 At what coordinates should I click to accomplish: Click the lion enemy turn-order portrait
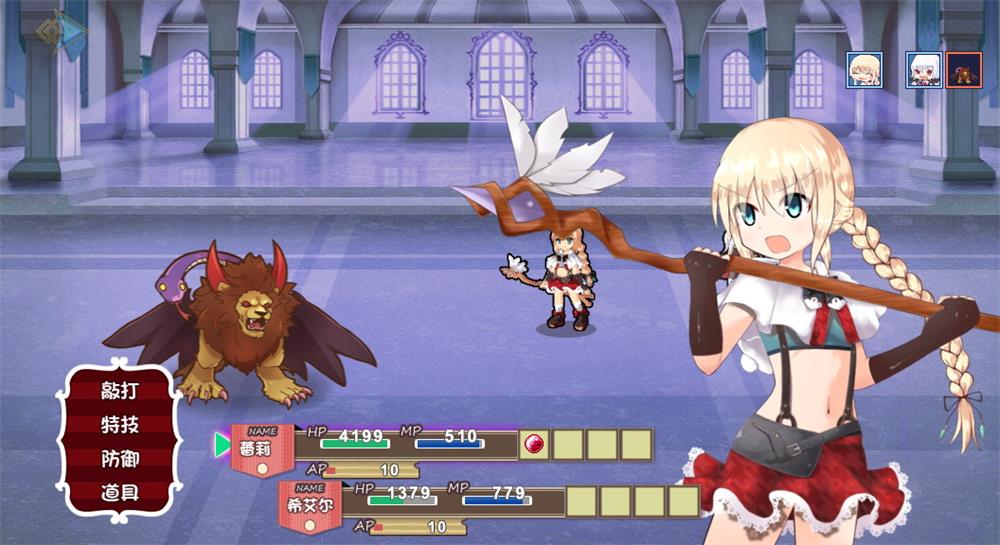click(x=964, y=70)
